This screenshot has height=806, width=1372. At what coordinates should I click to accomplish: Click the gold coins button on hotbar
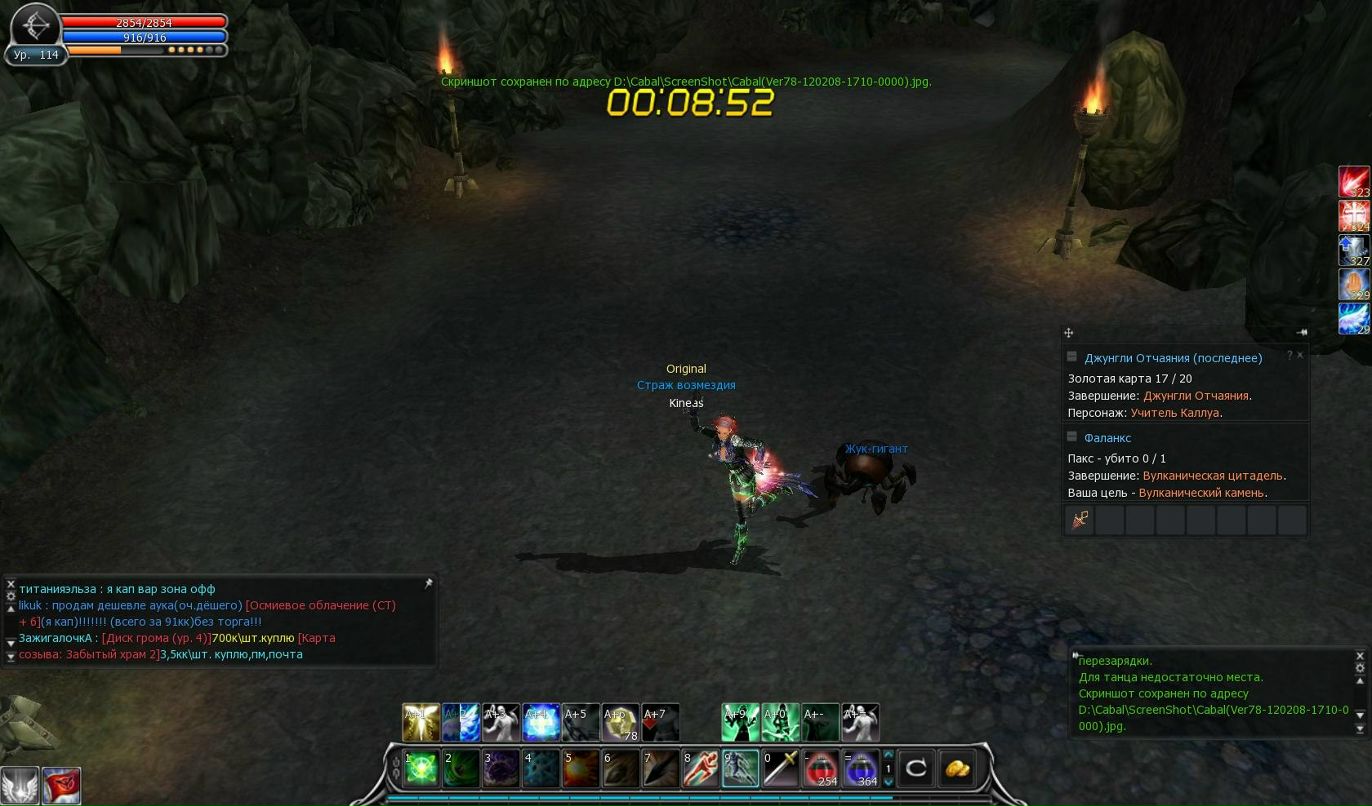point(957,768)
